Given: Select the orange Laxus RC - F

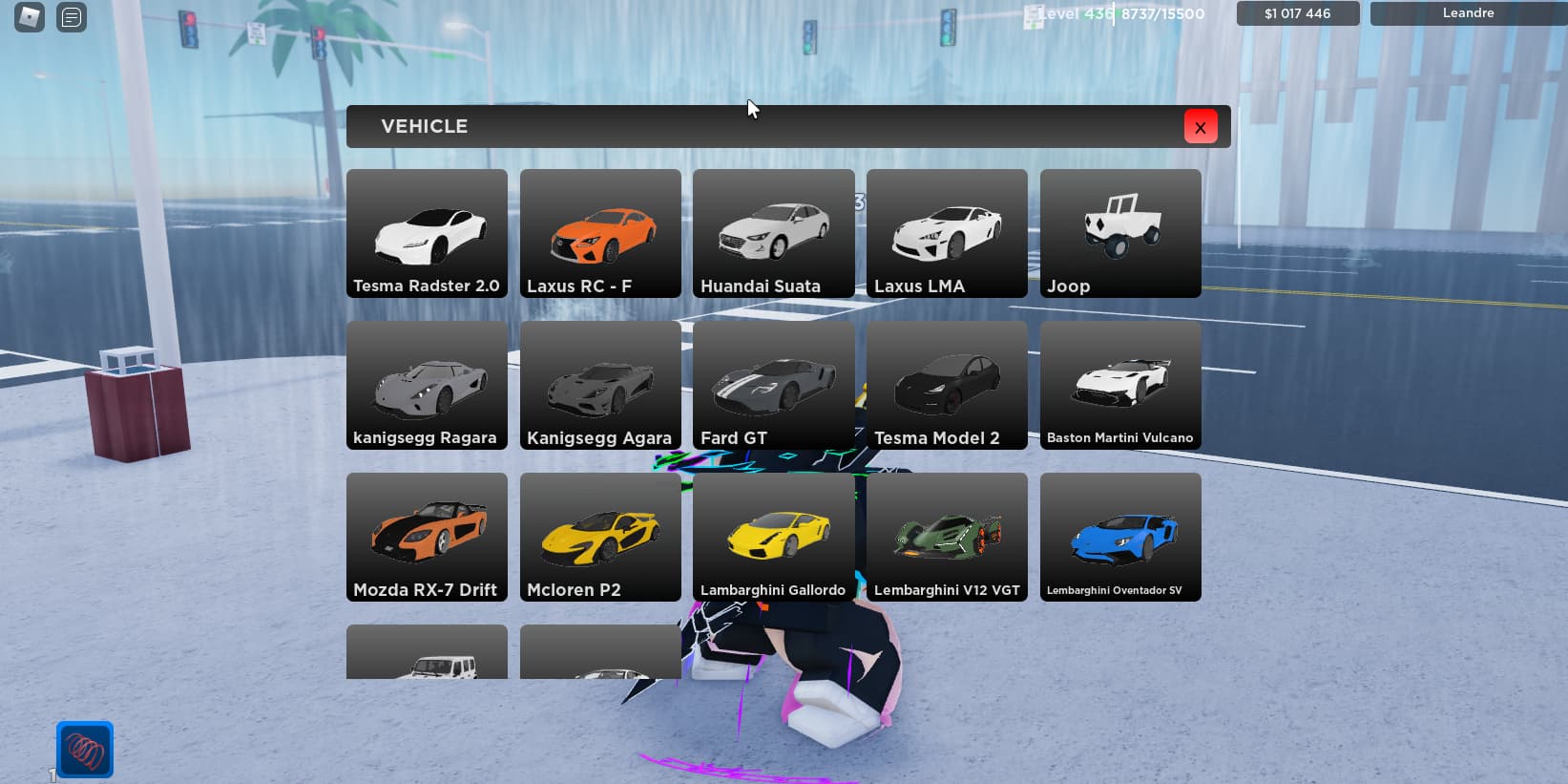Looking at the screenshot, I should coord(600,232).
